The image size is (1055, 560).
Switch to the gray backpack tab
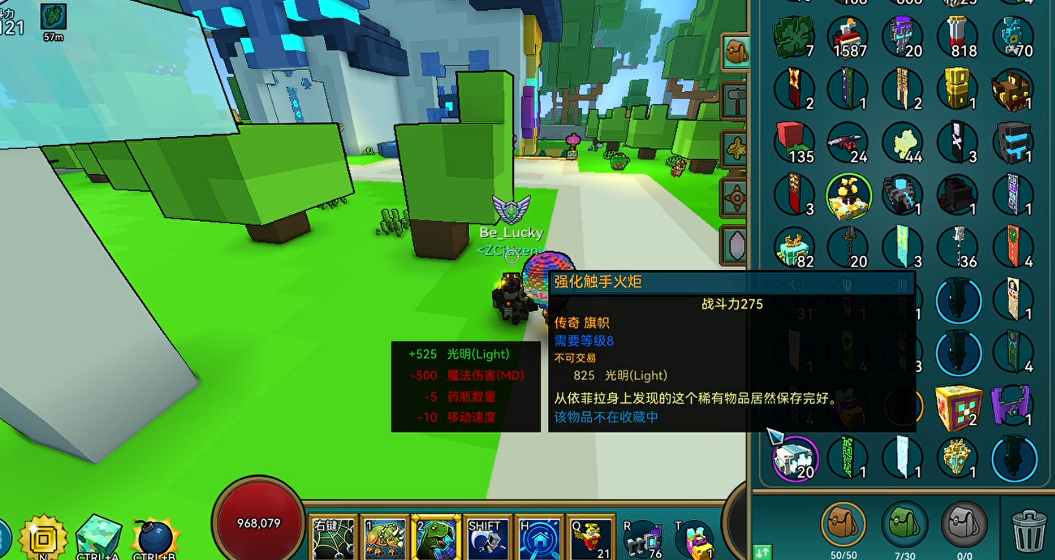coord(965,524)
